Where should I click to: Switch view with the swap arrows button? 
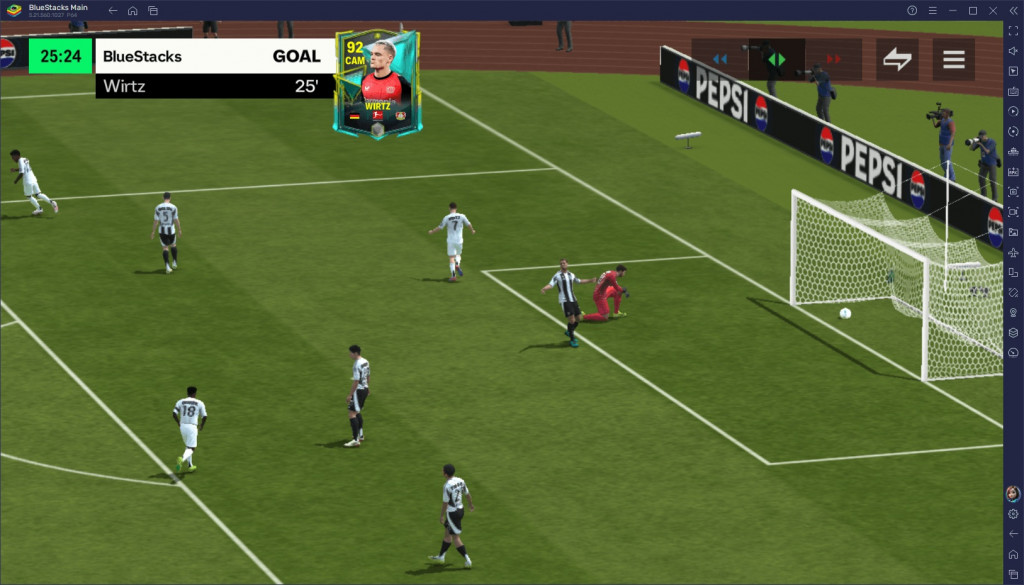coord(897,59)
